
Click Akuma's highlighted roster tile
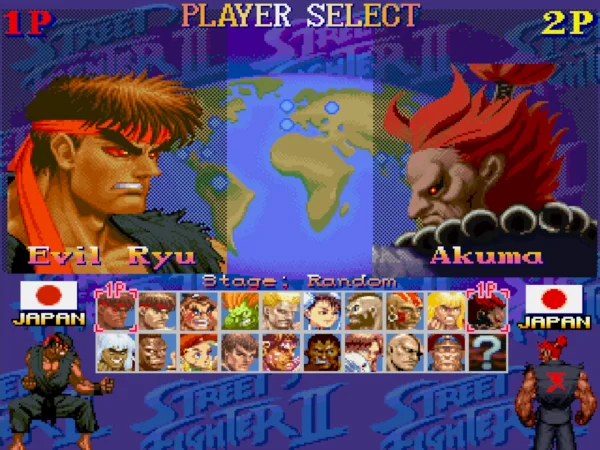[487, 310]
